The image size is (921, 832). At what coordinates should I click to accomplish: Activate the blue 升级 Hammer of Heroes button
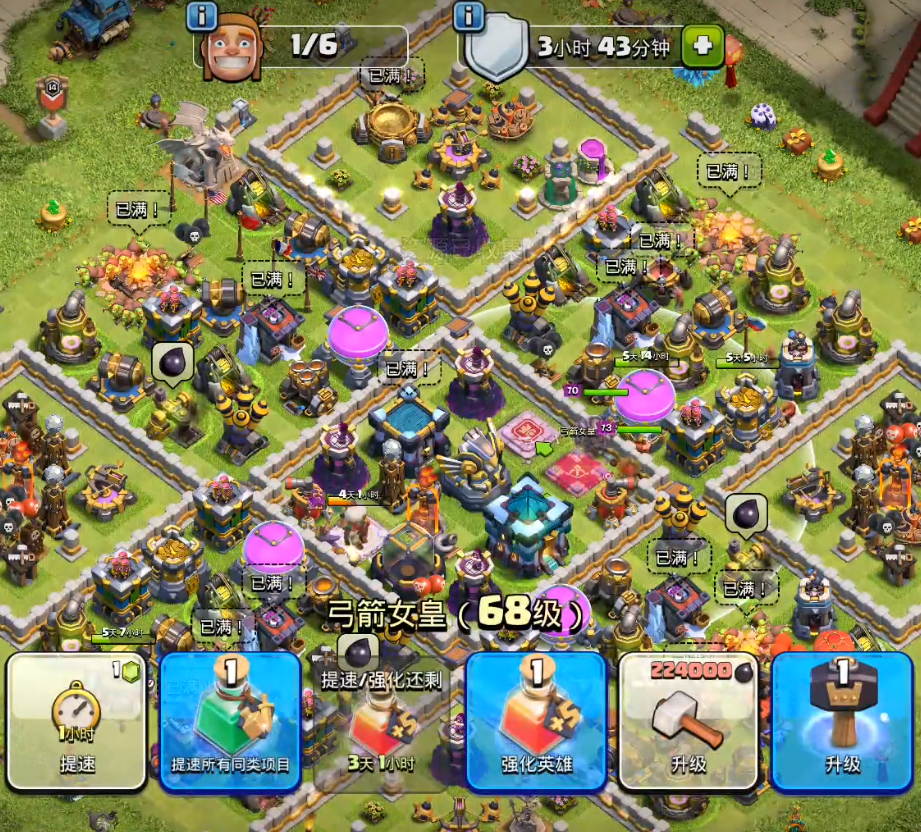pyautogui.click(x=842, y=720)
